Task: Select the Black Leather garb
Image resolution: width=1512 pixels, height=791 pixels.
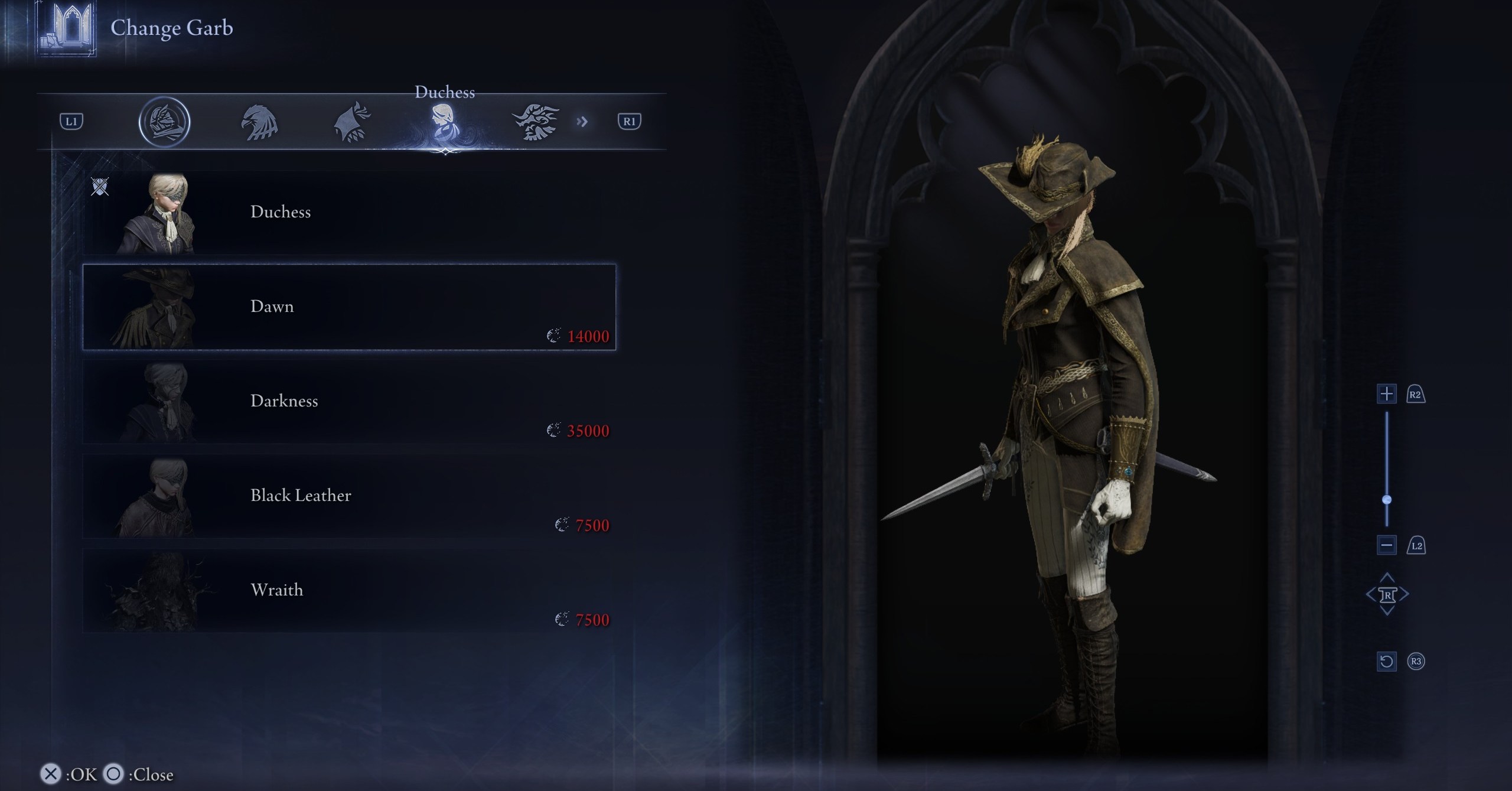Action: (348, 496)
